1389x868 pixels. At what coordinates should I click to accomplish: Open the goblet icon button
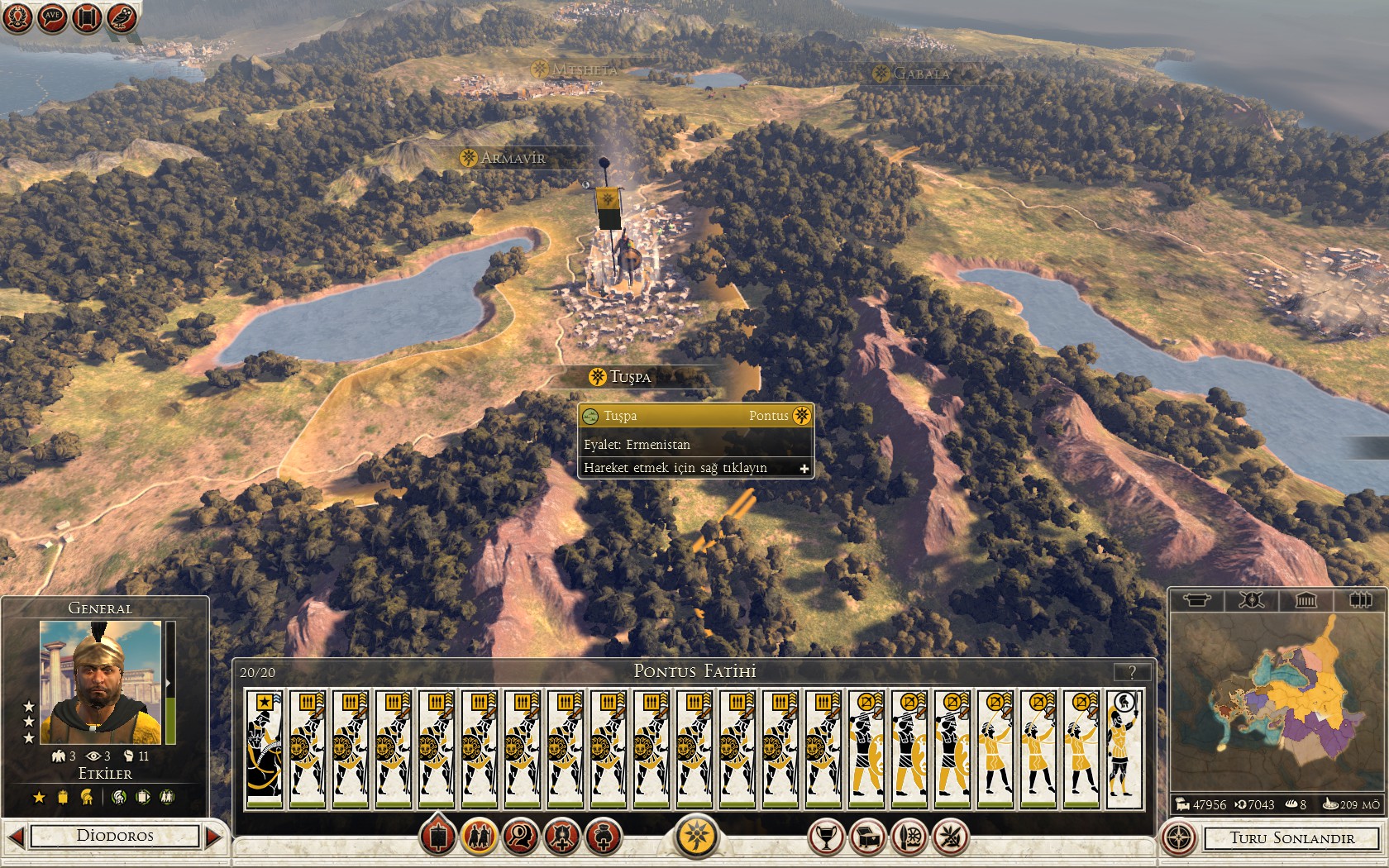825,837
